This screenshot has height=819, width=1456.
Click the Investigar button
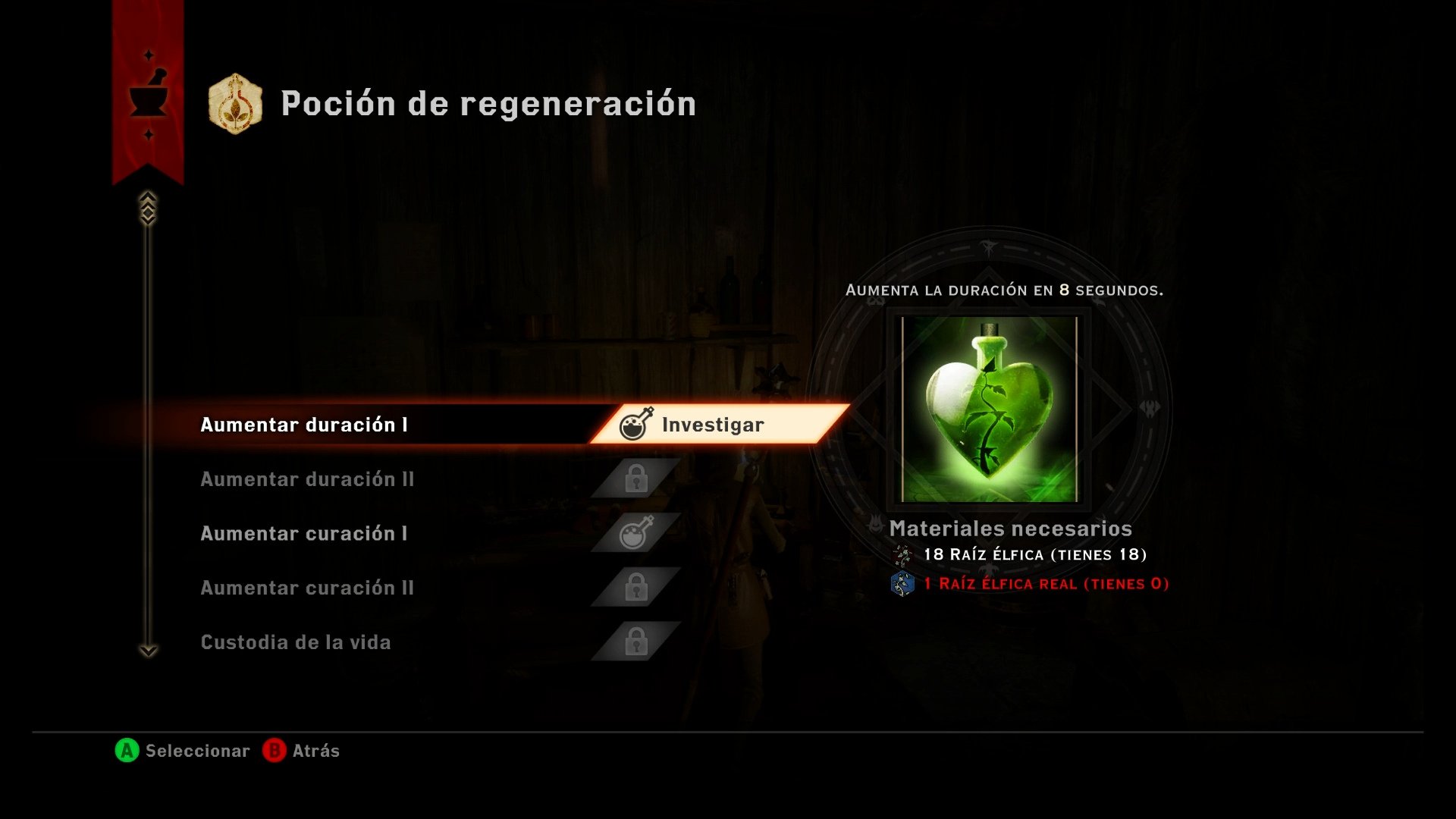(711, 425)
